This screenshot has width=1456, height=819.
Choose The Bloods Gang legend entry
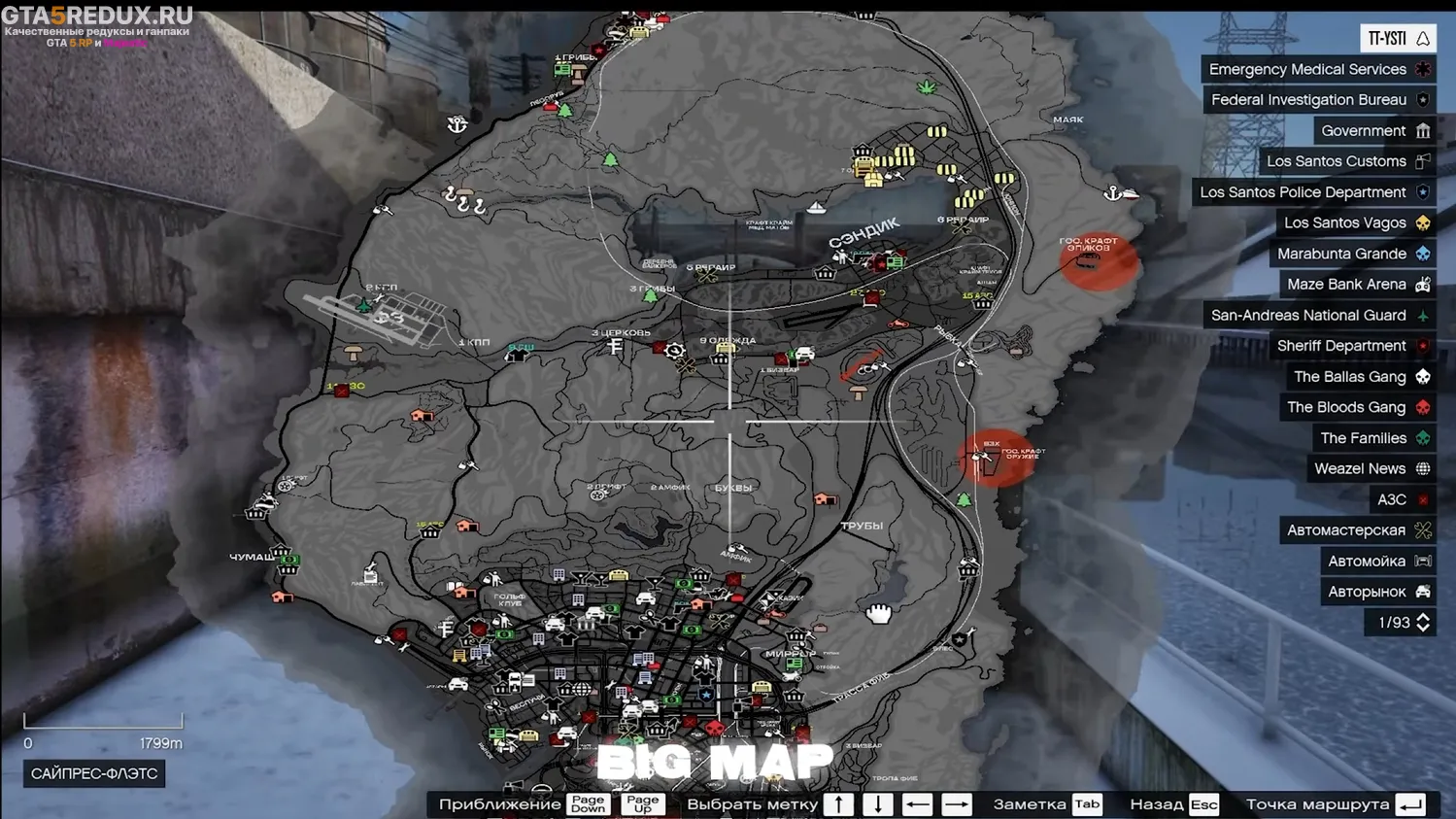click(1356, 408)
